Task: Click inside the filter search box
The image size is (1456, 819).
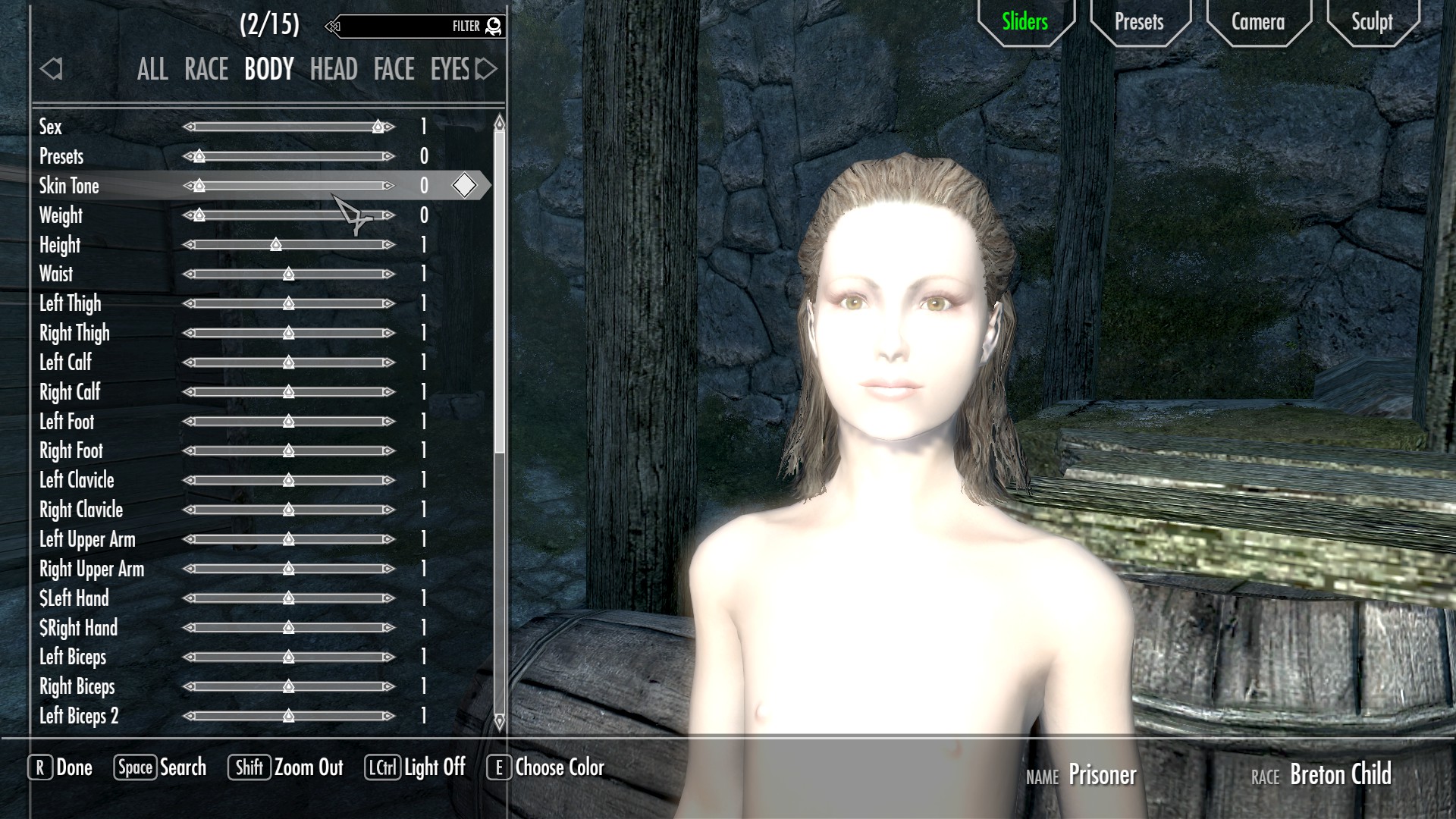Action: coord(402,27)
